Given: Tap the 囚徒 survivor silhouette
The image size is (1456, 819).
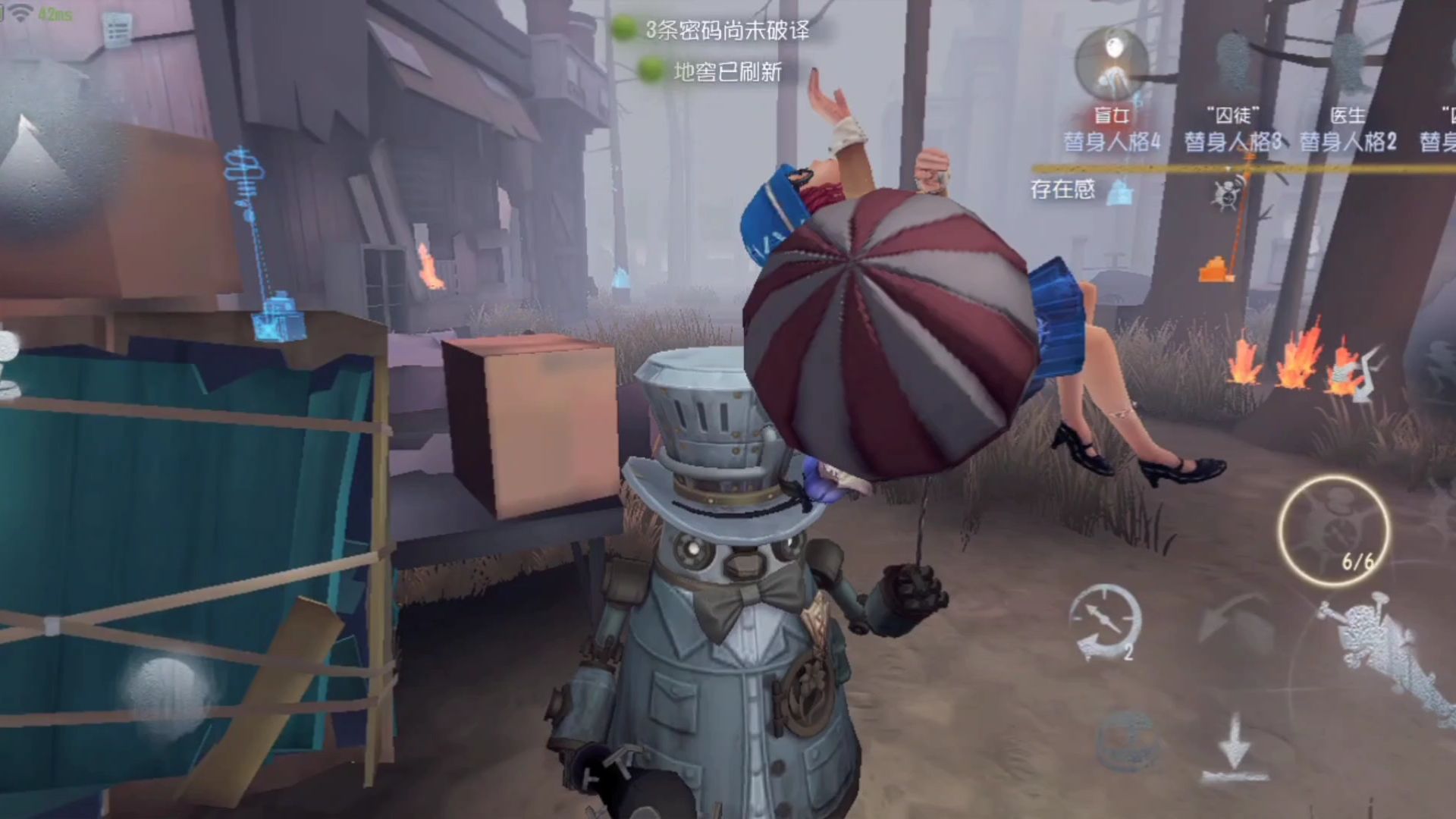Looking at the screenshot, I should coord(1232,61).
